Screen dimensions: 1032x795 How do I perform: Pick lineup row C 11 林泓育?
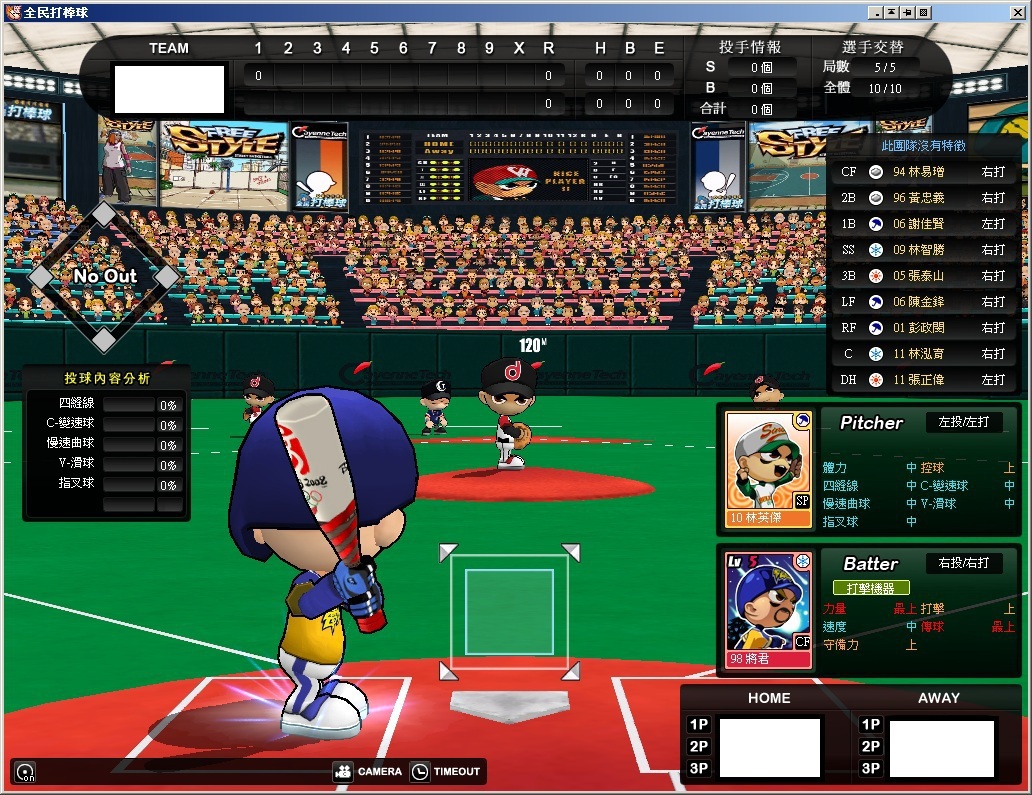[922, 354]
